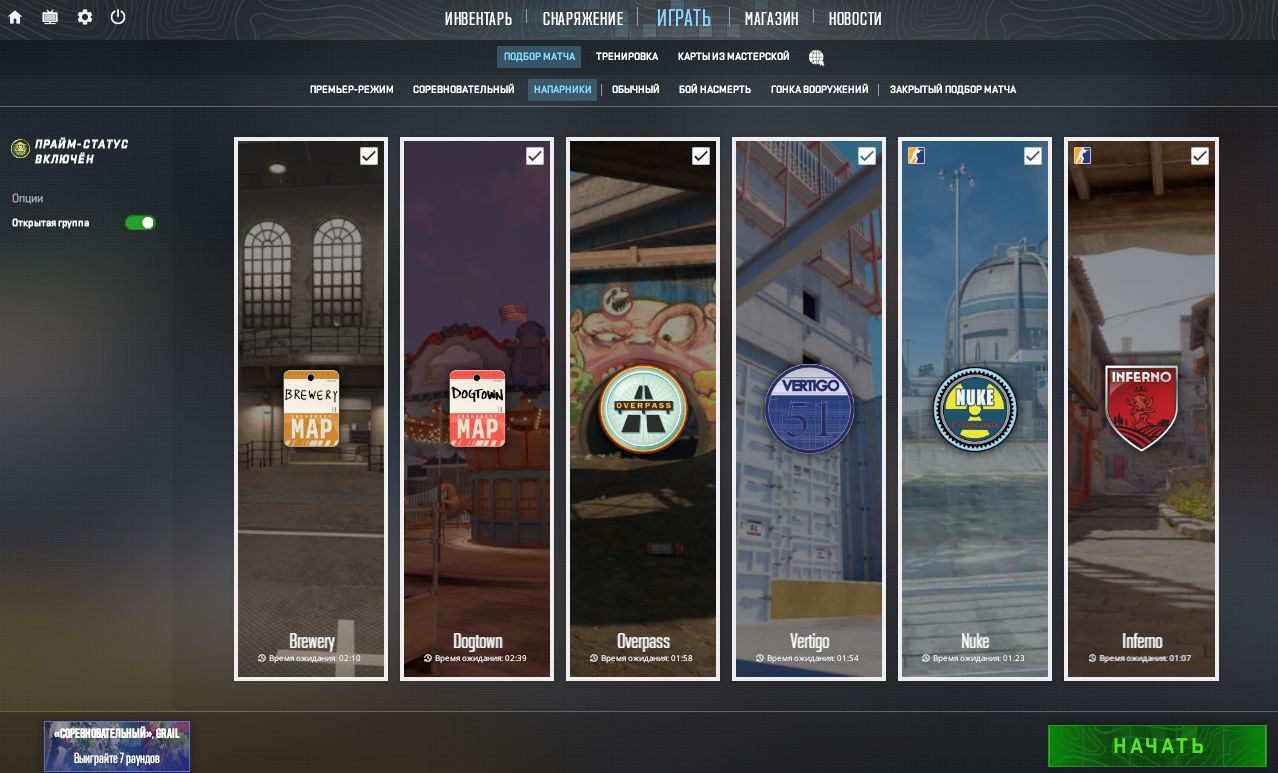The height and width of the screenshot is (773, 1278).
Task: Select the ТРЕНИРОВКА submenu
Action: click(x=627, y=57)
